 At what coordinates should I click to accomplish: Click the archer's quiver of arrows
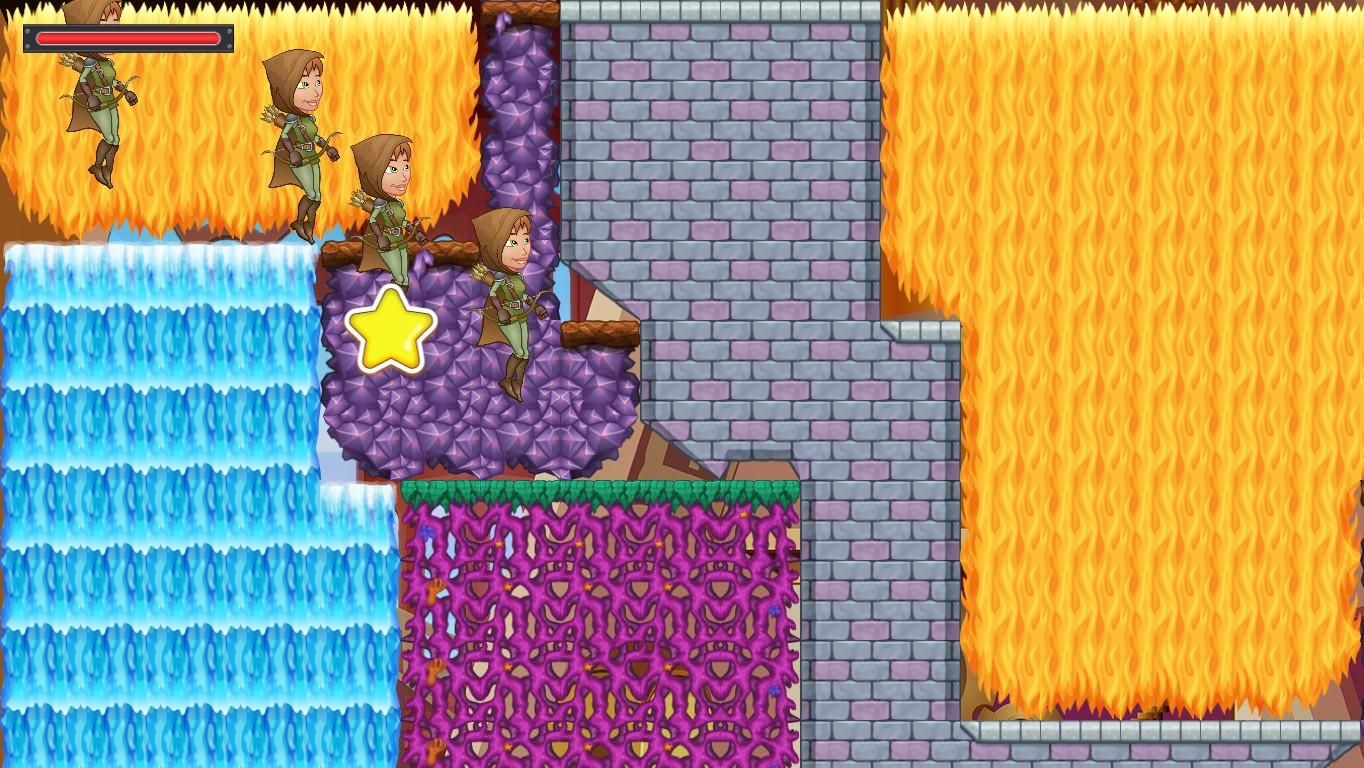(478, 270)
